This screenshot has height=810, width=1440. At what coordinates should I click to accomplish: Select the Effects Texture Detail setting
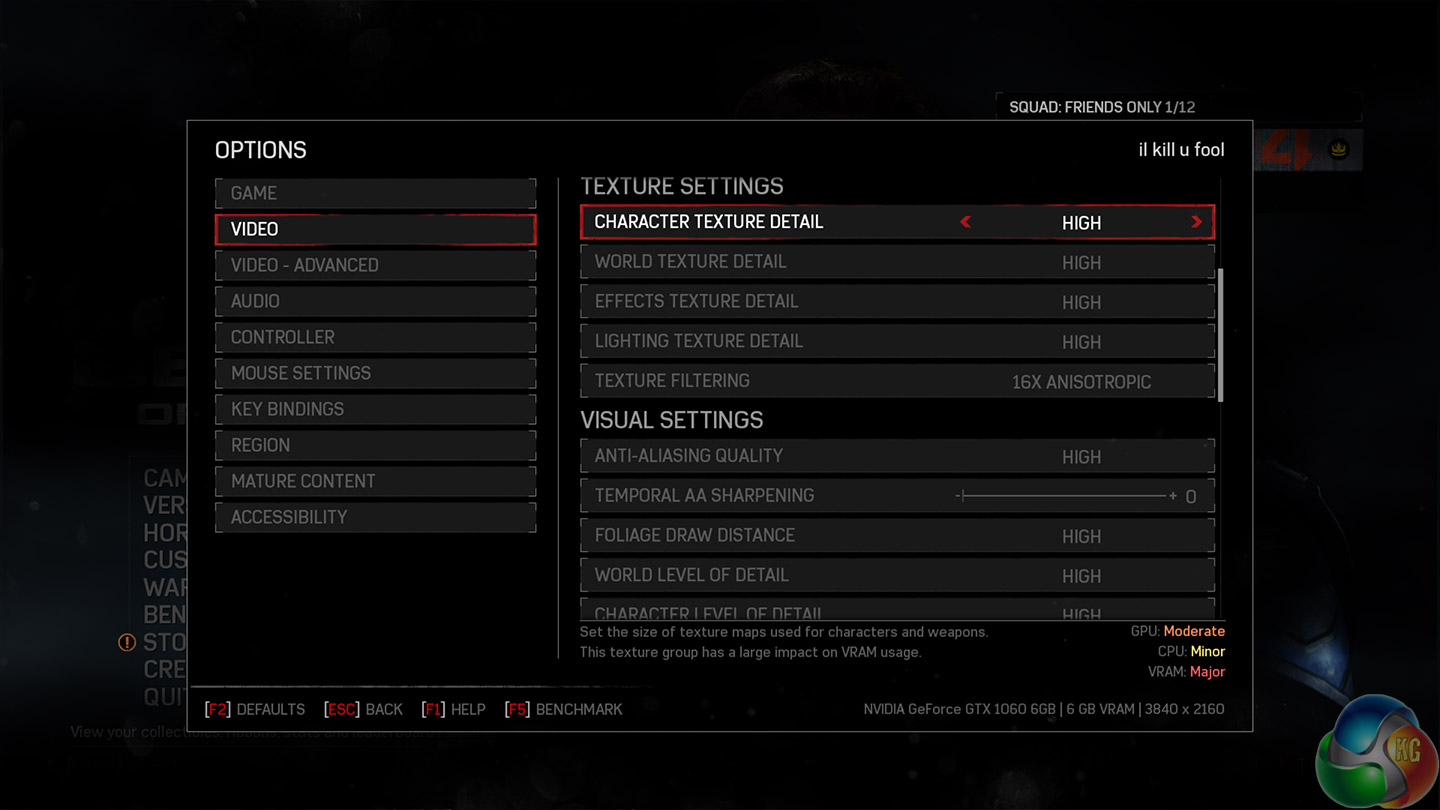(x=897, y=302)
